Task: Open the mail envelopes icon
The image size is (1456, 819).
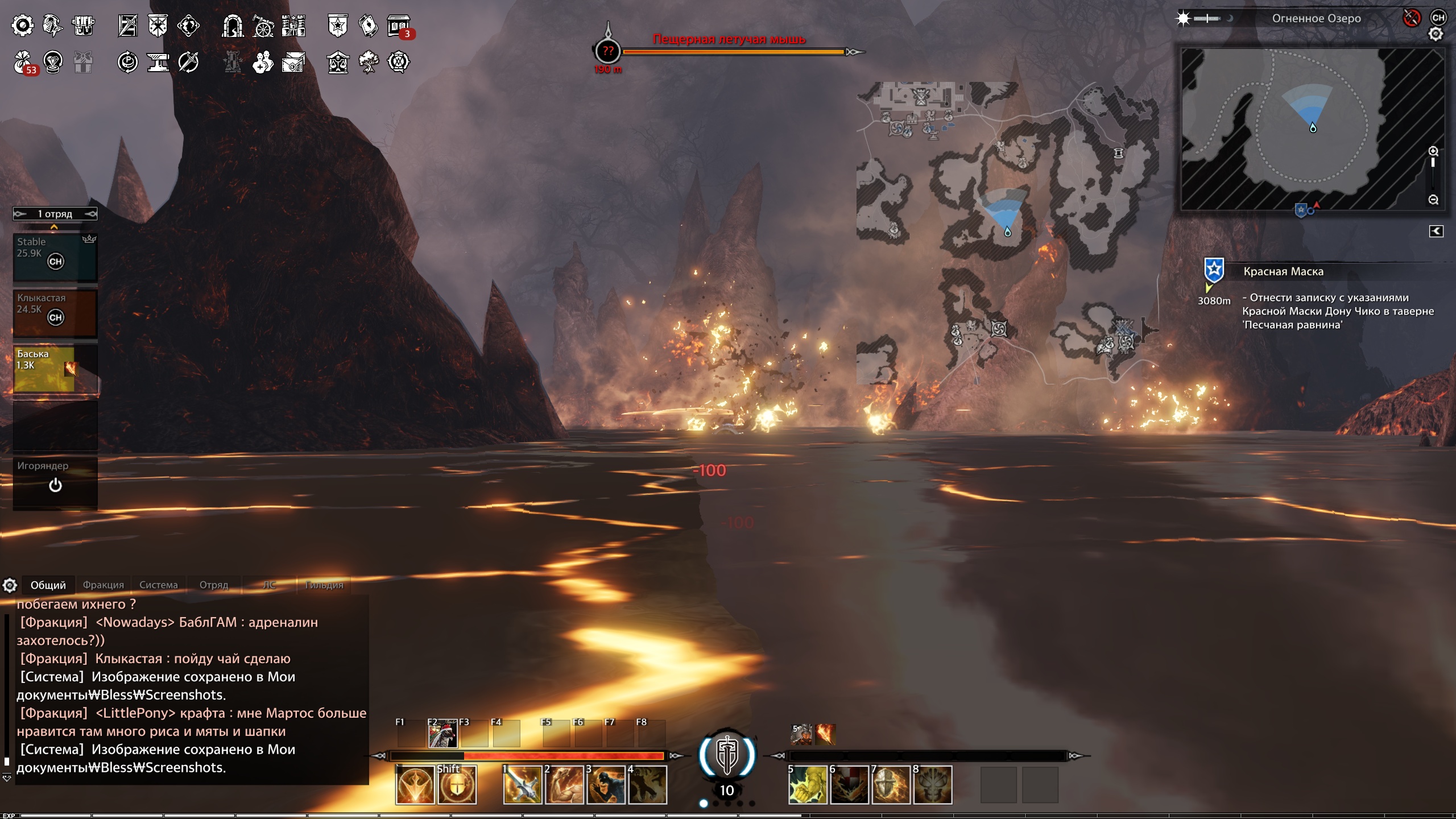Action: click(x=293, y=62)
